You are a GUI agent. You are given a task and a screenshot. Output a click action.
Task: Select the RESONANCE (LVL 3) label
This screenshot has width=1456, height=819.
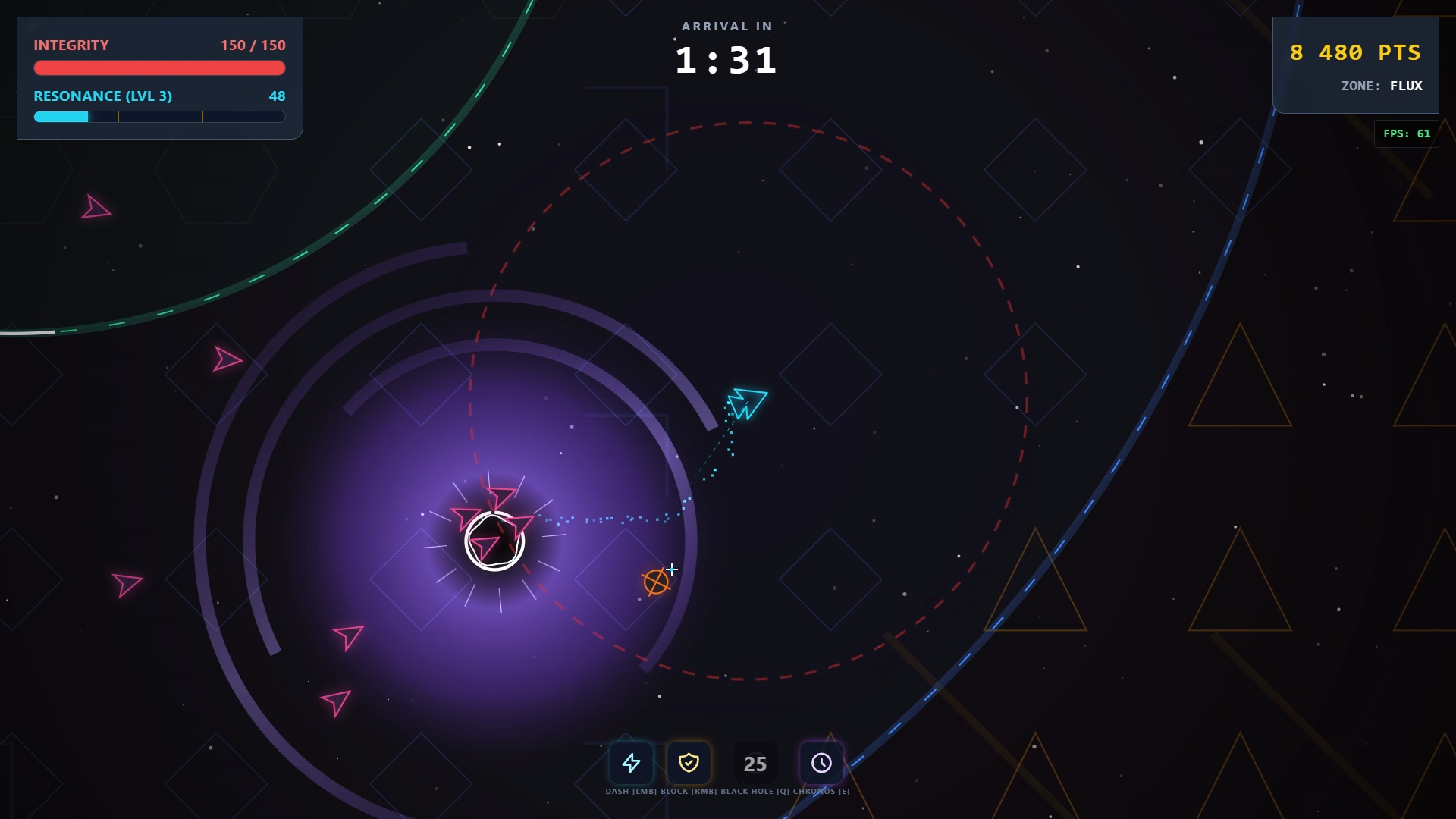coord(102,96)
